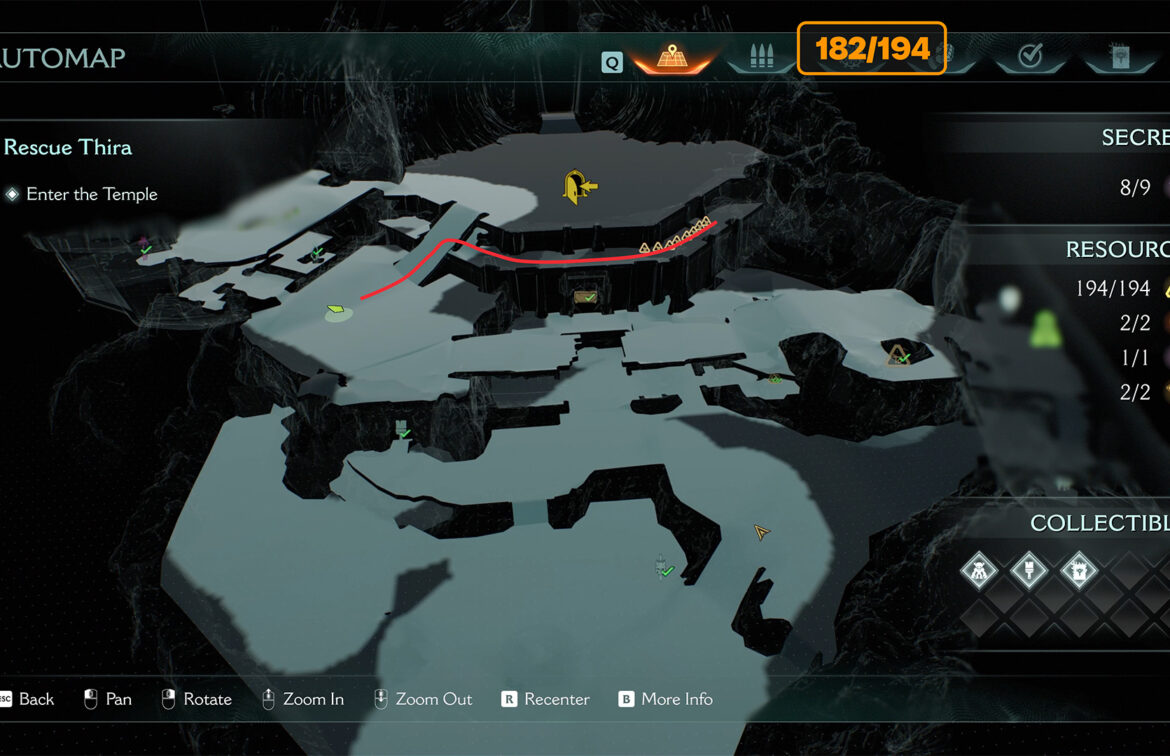Select the codex page collectible icon
1170x756 pixels.
(1078, 572)
